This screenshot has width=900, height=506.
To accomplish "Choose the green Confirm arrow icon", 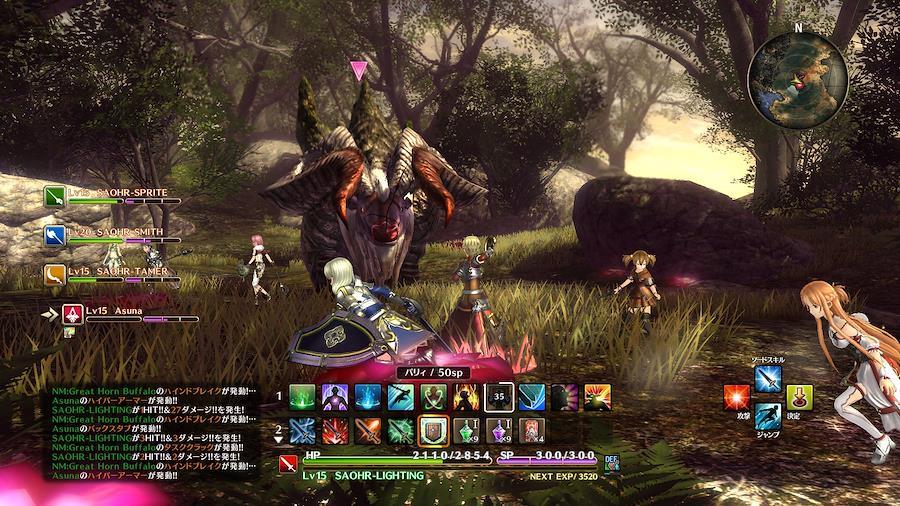I will (x=799, y=397).
